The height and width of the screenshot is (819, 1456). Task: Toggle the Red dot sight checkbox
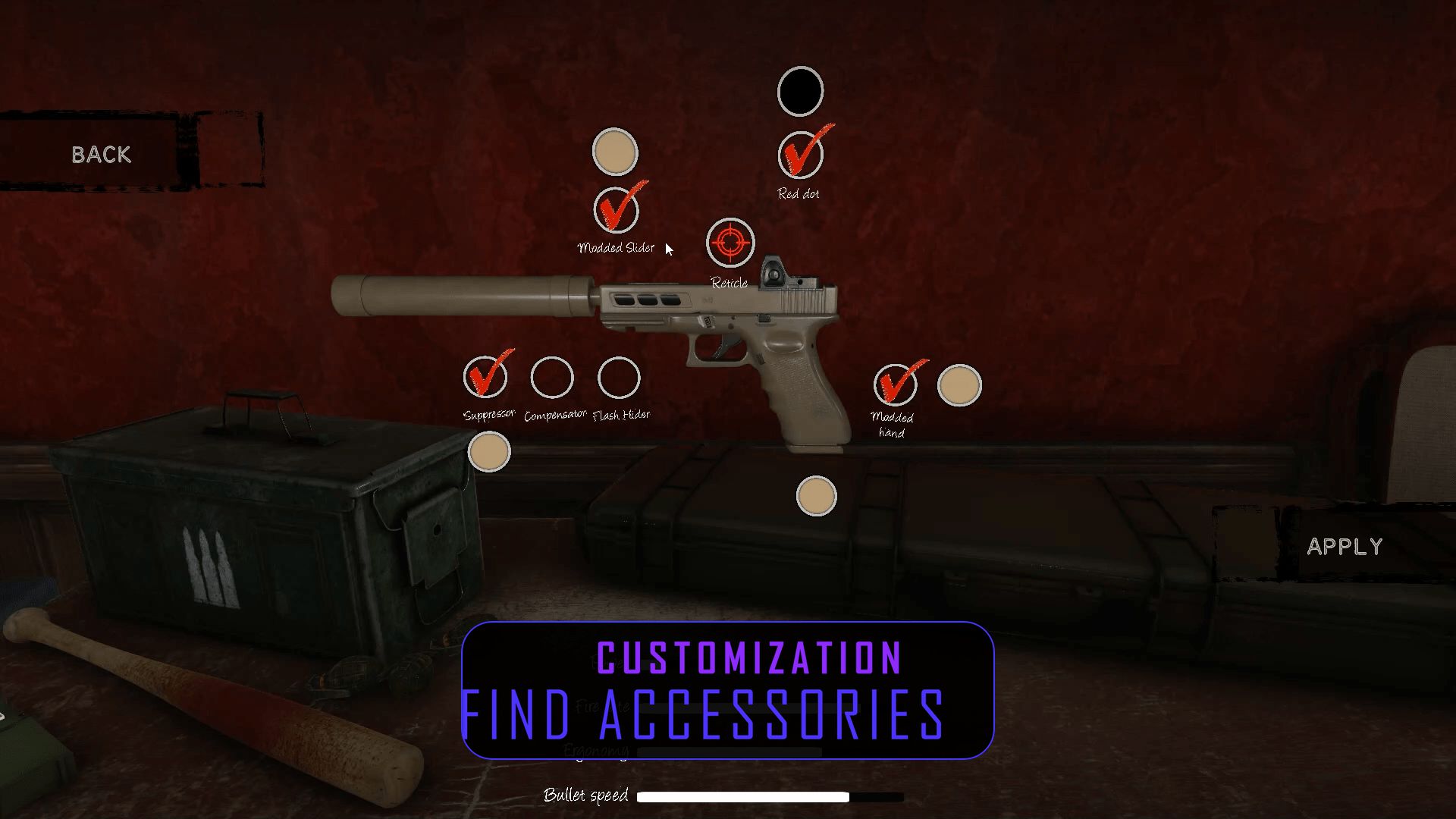point(800,155)
